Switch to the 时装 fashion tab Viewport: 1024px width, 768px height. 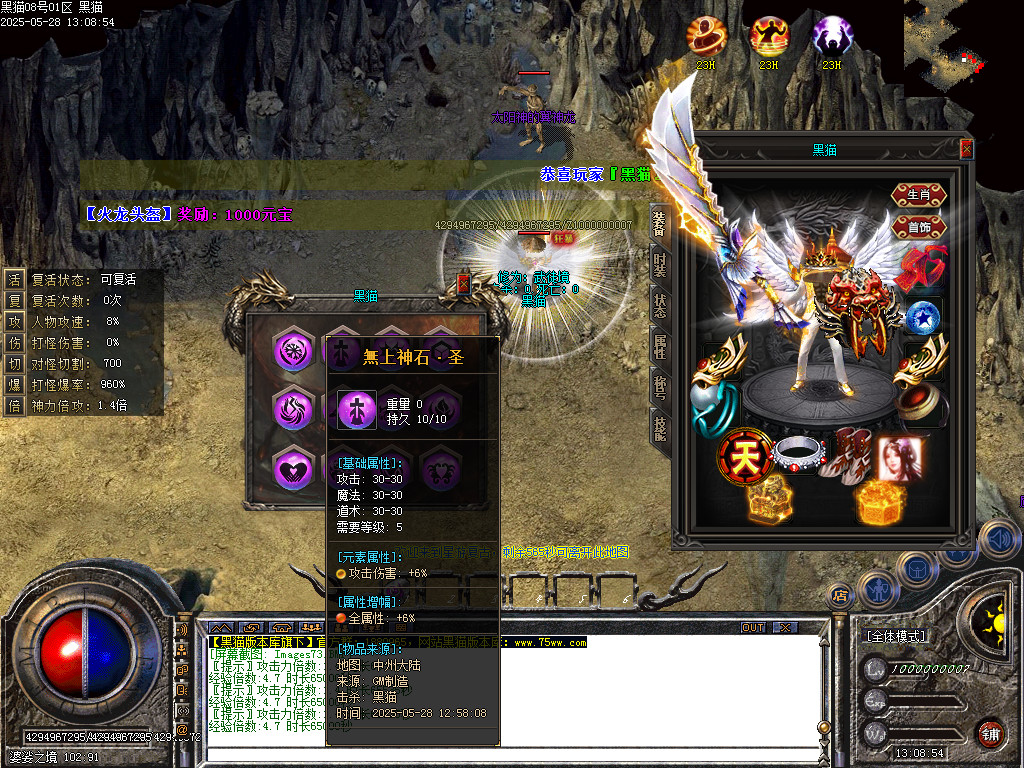(x=659, y=264)
